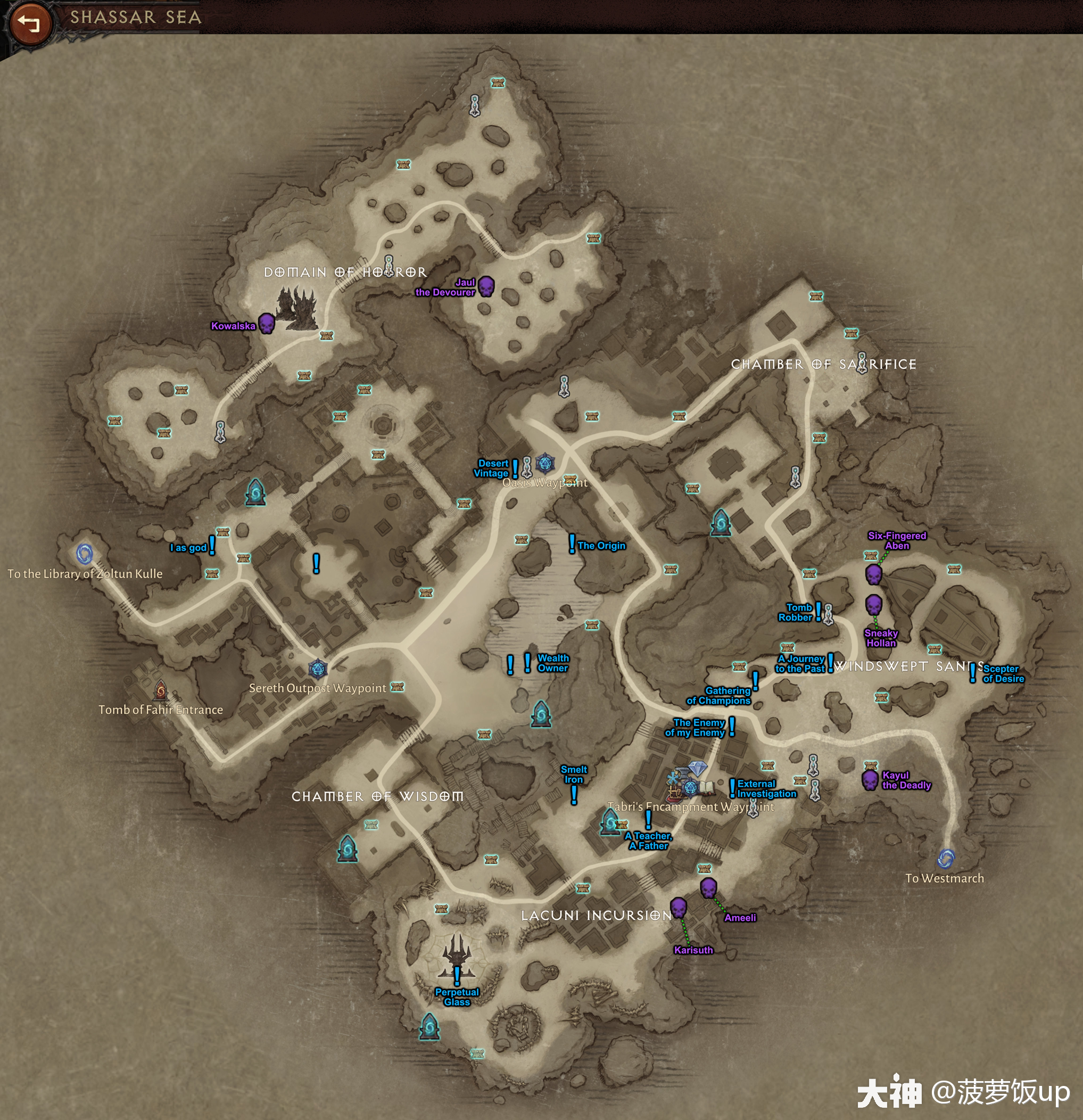Click the diamond merchant icon at Tabri's Encampment
This screenshot has width=1083, height=1120.
pos(699,769)
